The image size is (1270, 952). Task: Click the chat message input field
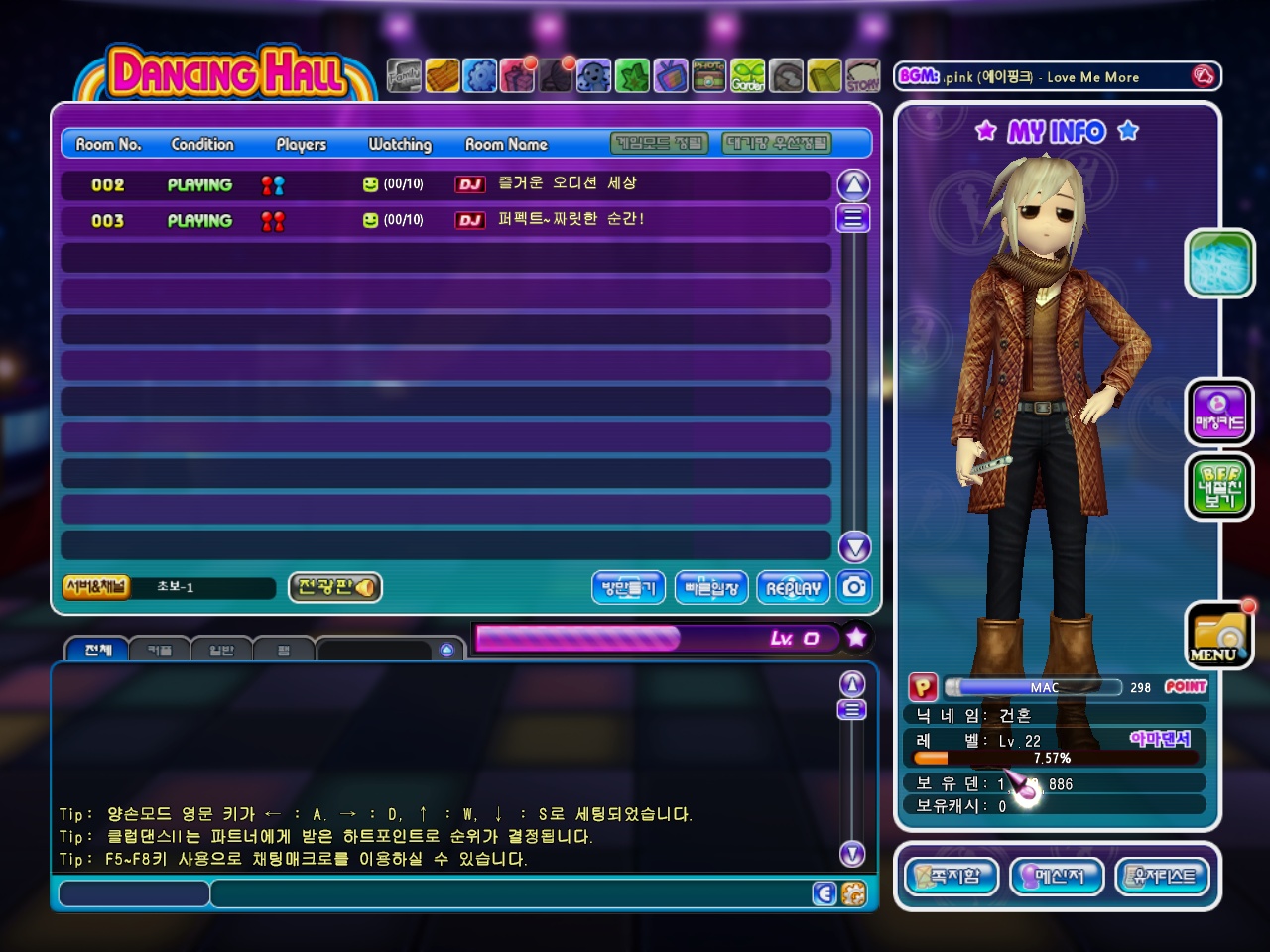pyautogui.click(x=511, y=894)
